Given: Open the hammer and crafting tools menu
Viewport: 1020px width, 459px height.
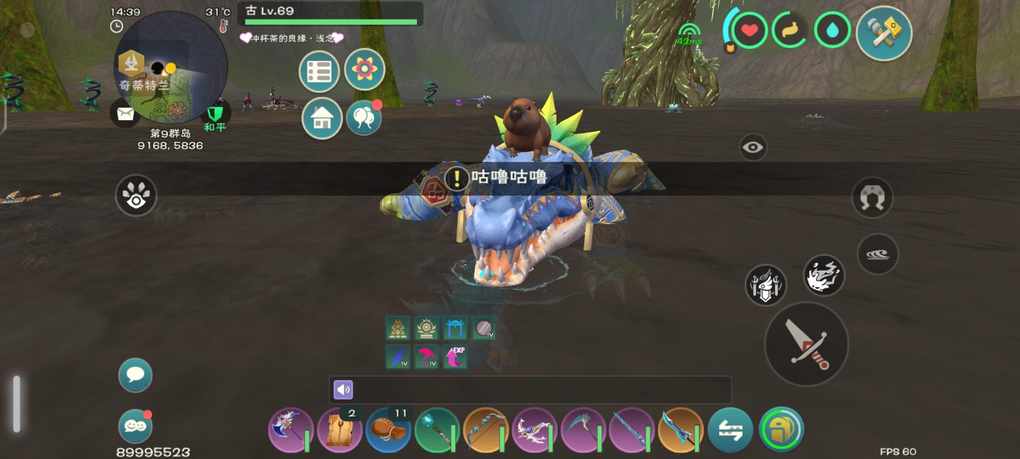Looking at the screenshot, I should 884,32.
